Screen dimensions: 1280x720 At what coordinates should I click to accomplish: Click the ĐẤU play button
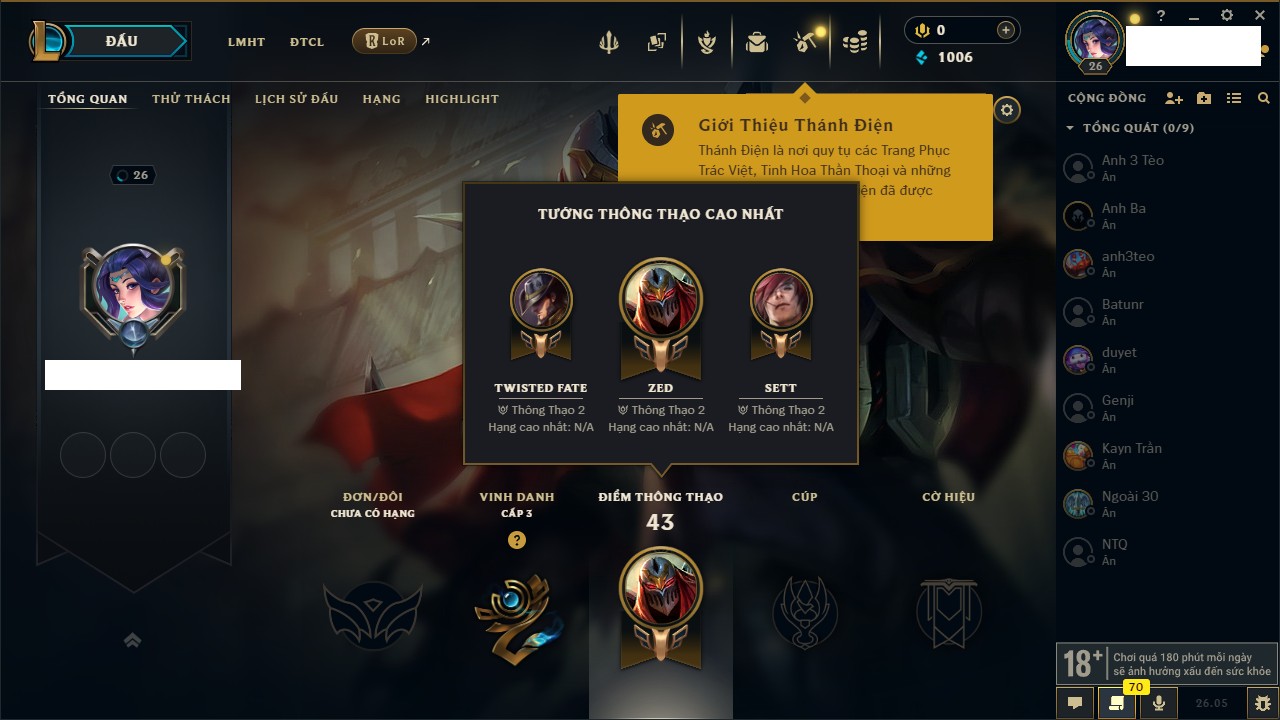[122, 41]
